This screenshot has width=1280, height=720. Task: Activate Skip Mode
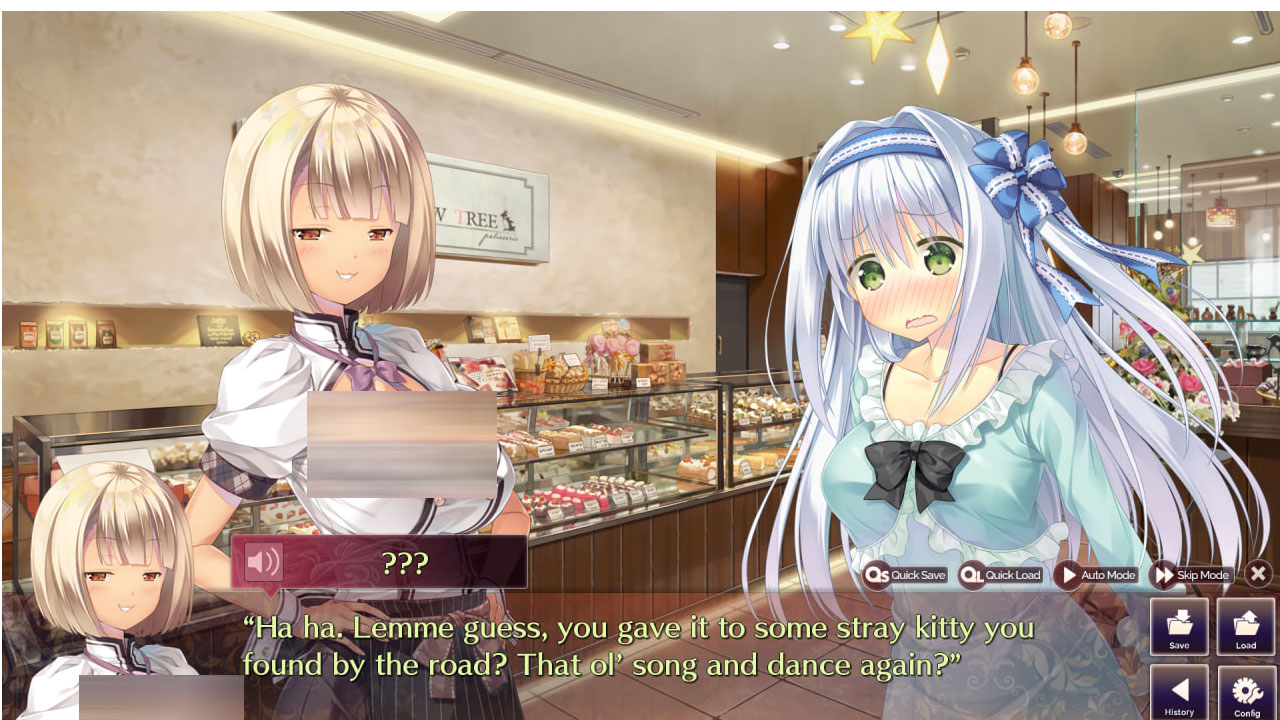point(1191,575)
